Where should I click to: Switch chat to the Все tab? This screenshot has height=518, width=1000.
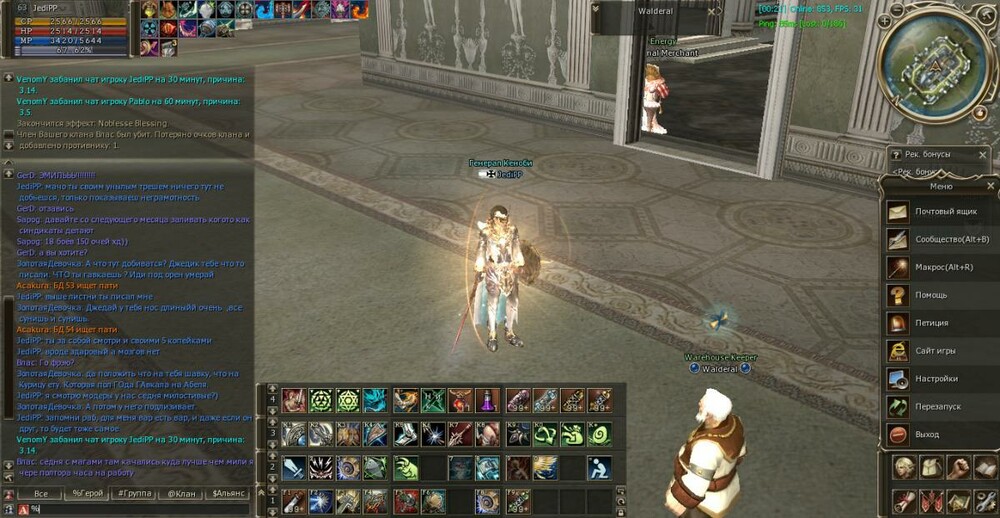point(40,494)
